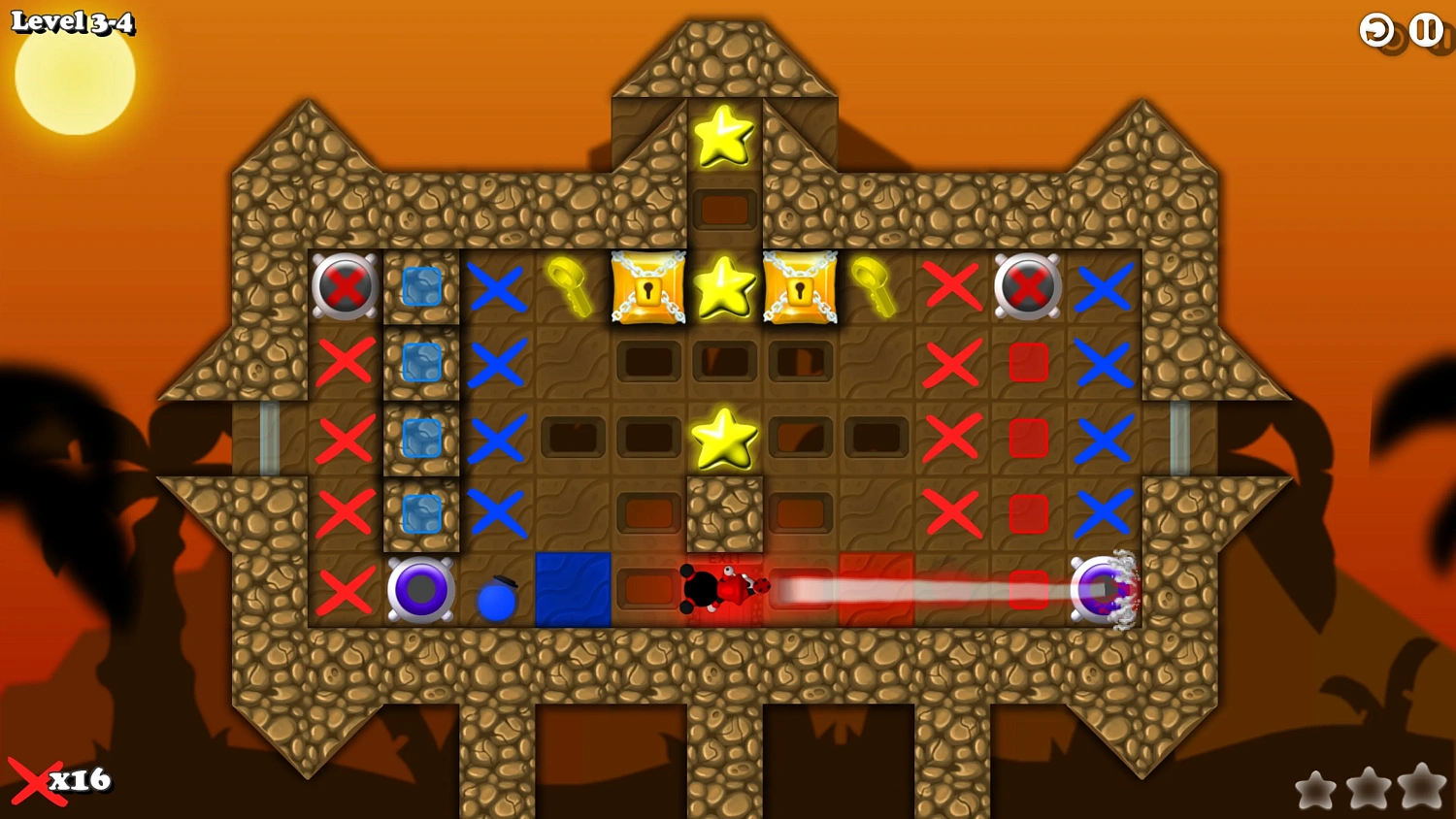Check the x16 moves counter
Image resolution: width=1456 pixels, height=819 pixels.
(60, 779)
